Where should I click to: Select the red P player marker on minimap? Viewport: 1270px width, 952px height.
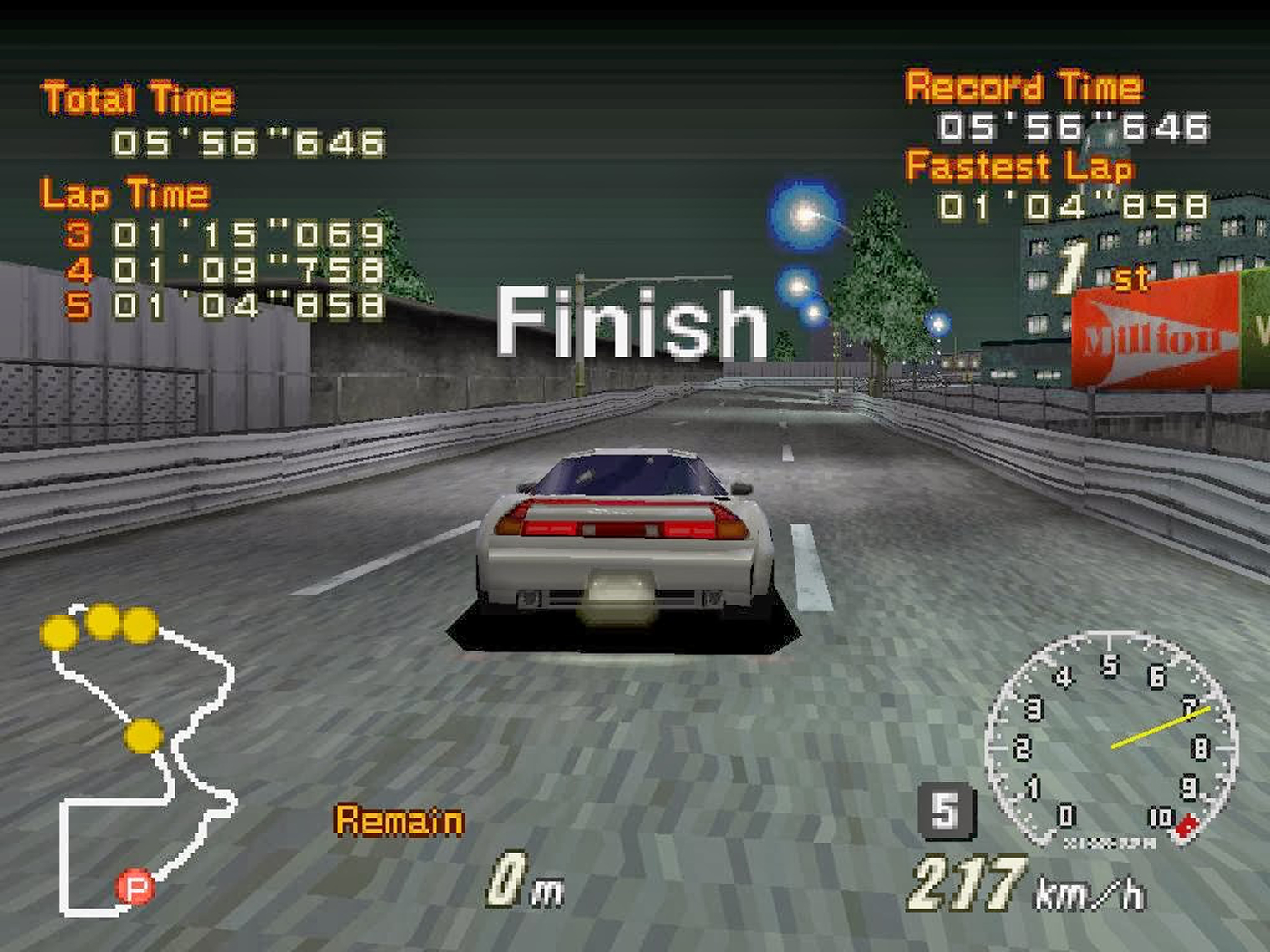(x=135, y=887)
